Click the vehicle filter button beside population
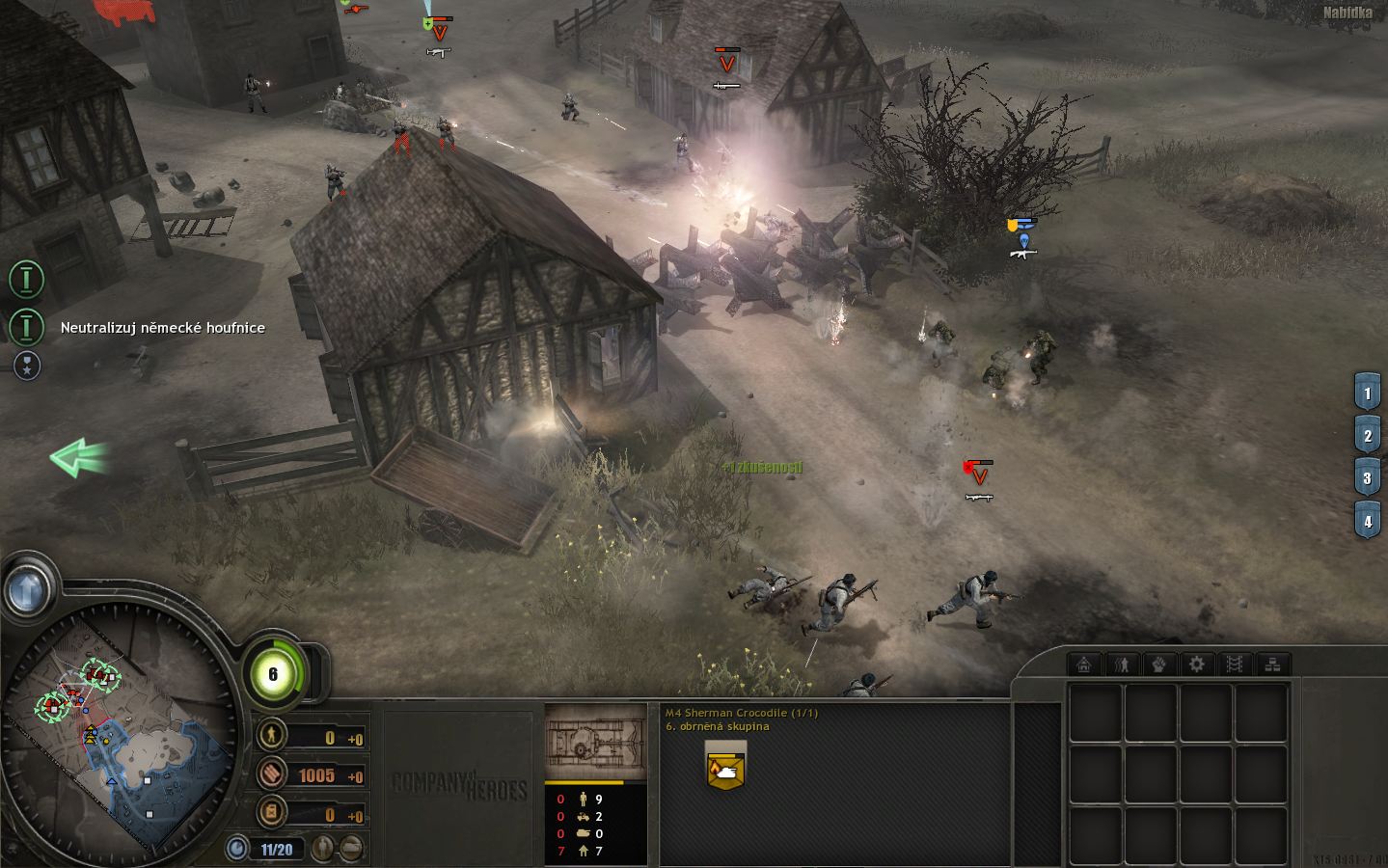This screenshot has width=1388, height=868. 352,849
